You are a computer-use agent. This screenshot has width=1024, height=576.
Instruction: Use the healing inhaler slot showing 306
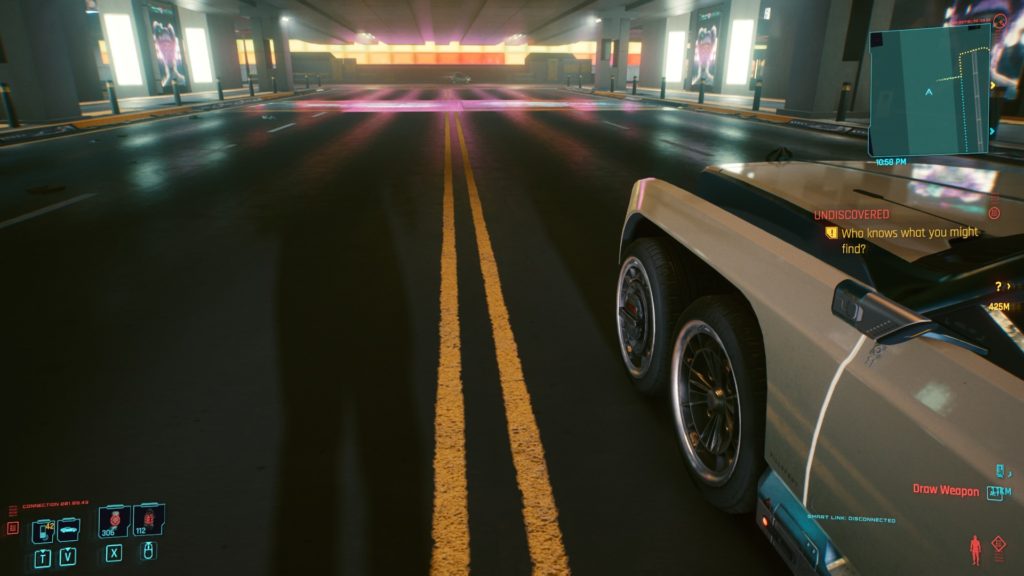click(x=113, y=520)
